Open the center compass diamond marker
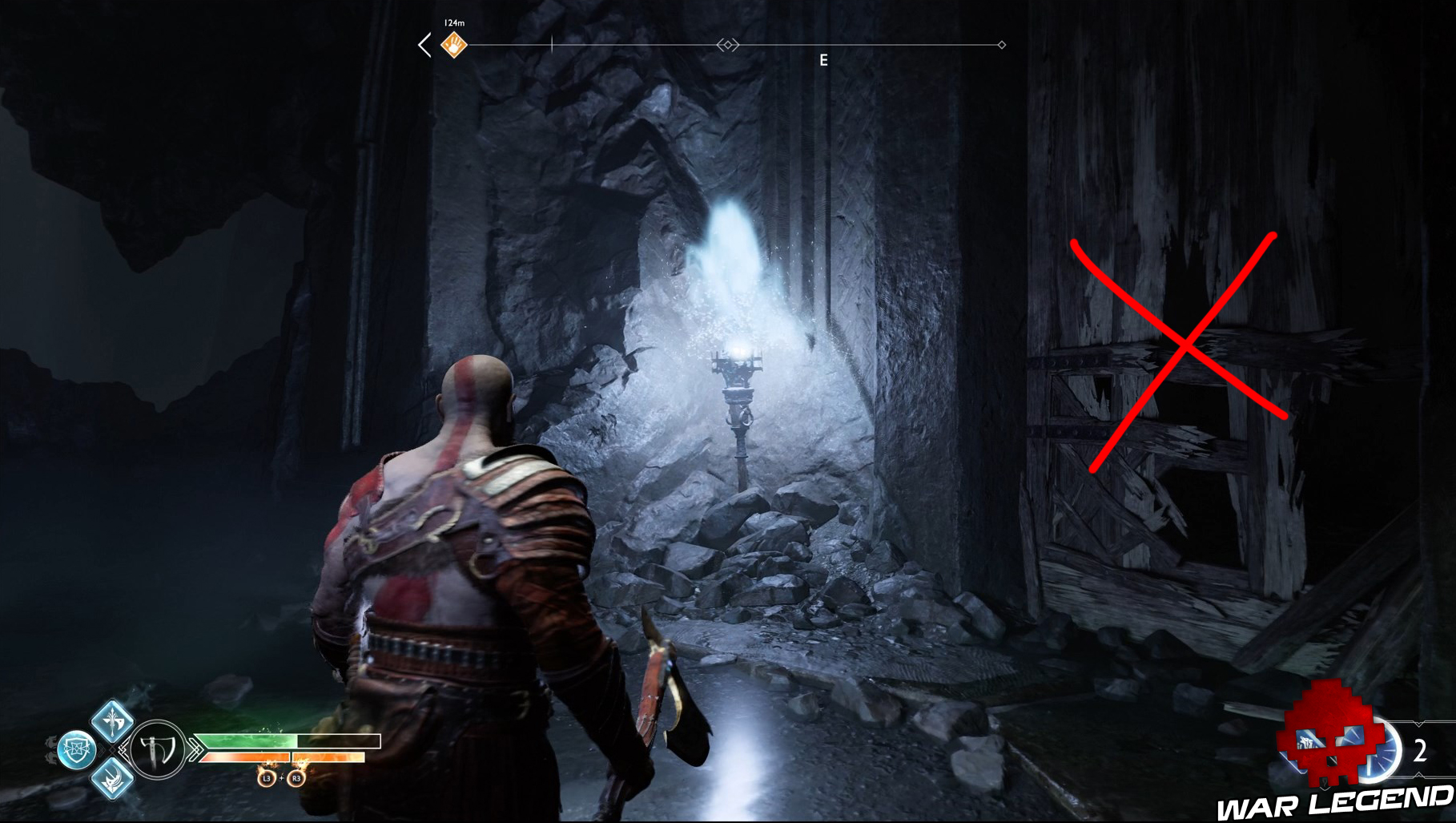Viewport: 1456px width, 823px height. pyautogui.click(x=728, y=44)
